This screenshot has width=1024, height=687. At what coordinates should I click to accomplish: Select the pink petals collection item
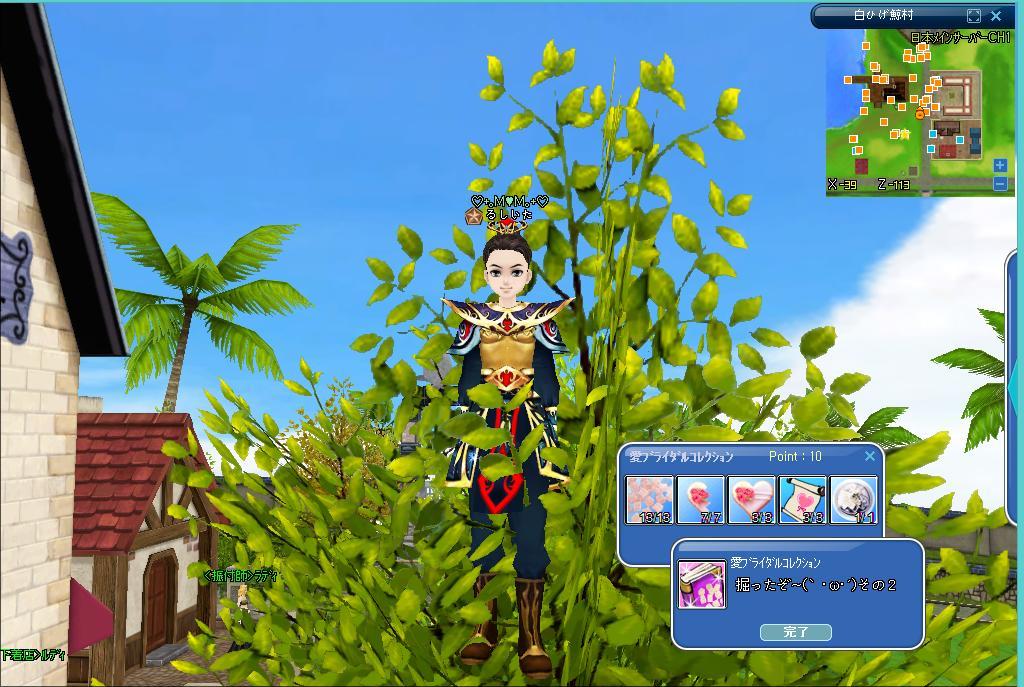click(650, 499)
